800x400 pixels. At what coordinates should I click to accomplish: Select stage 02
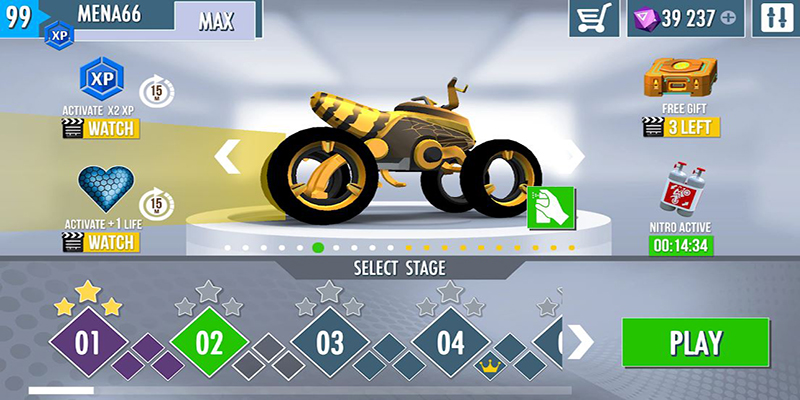[209, 343]
